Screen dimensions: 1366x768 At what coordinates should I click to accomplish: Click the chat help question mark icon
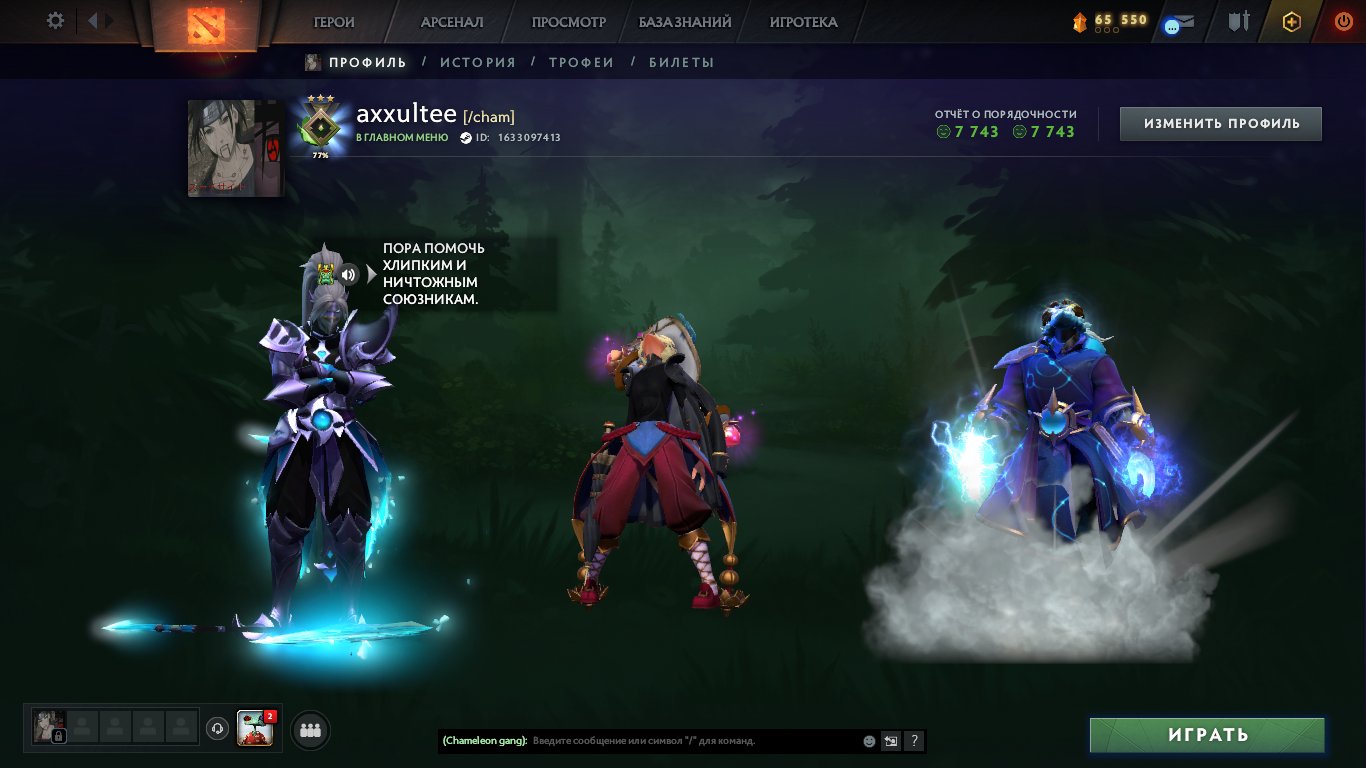912,741
